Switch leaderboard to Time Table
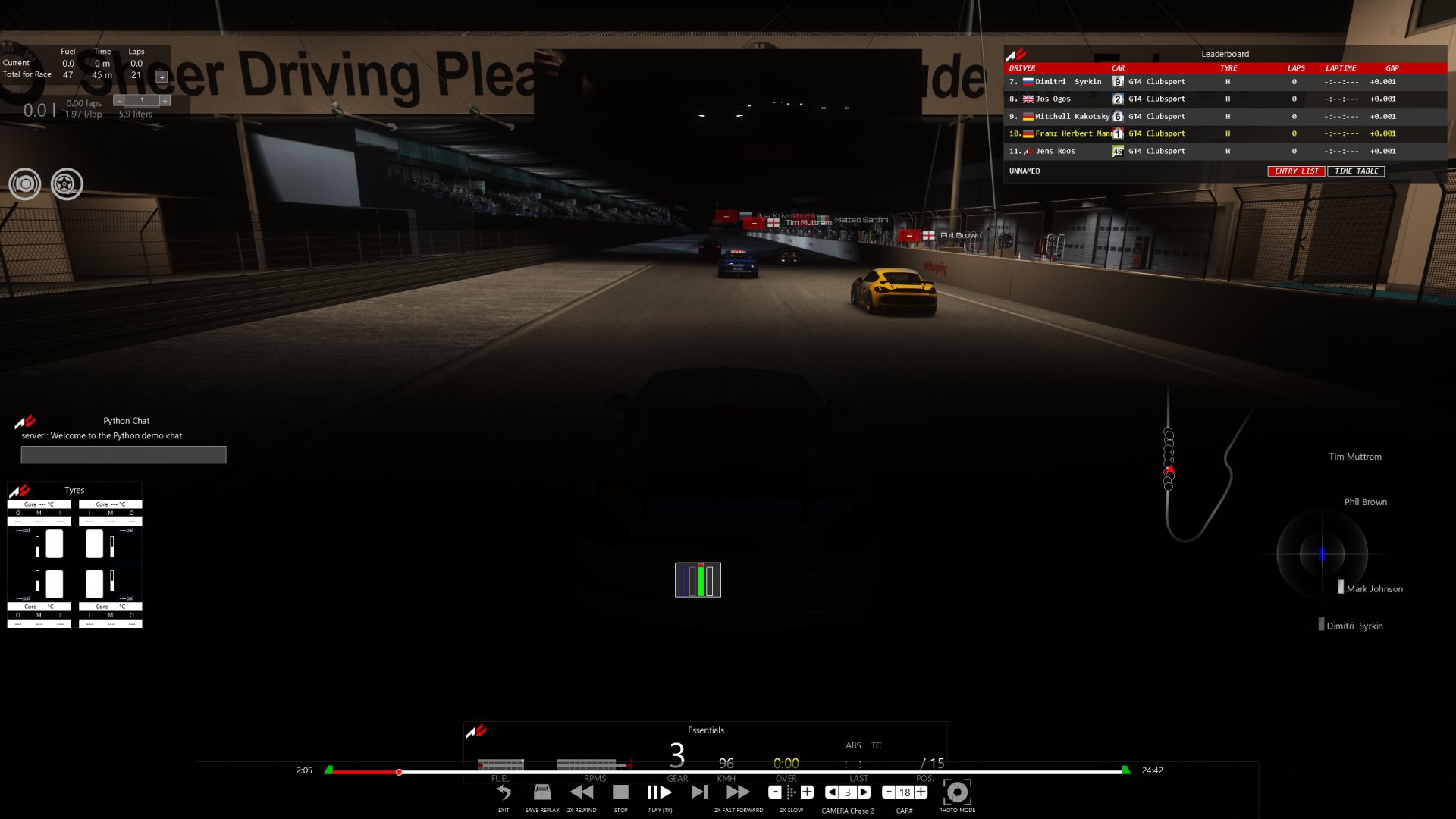Image resolution: width=1456 pixels, height=819 pixels. [x=1356, y=171]
